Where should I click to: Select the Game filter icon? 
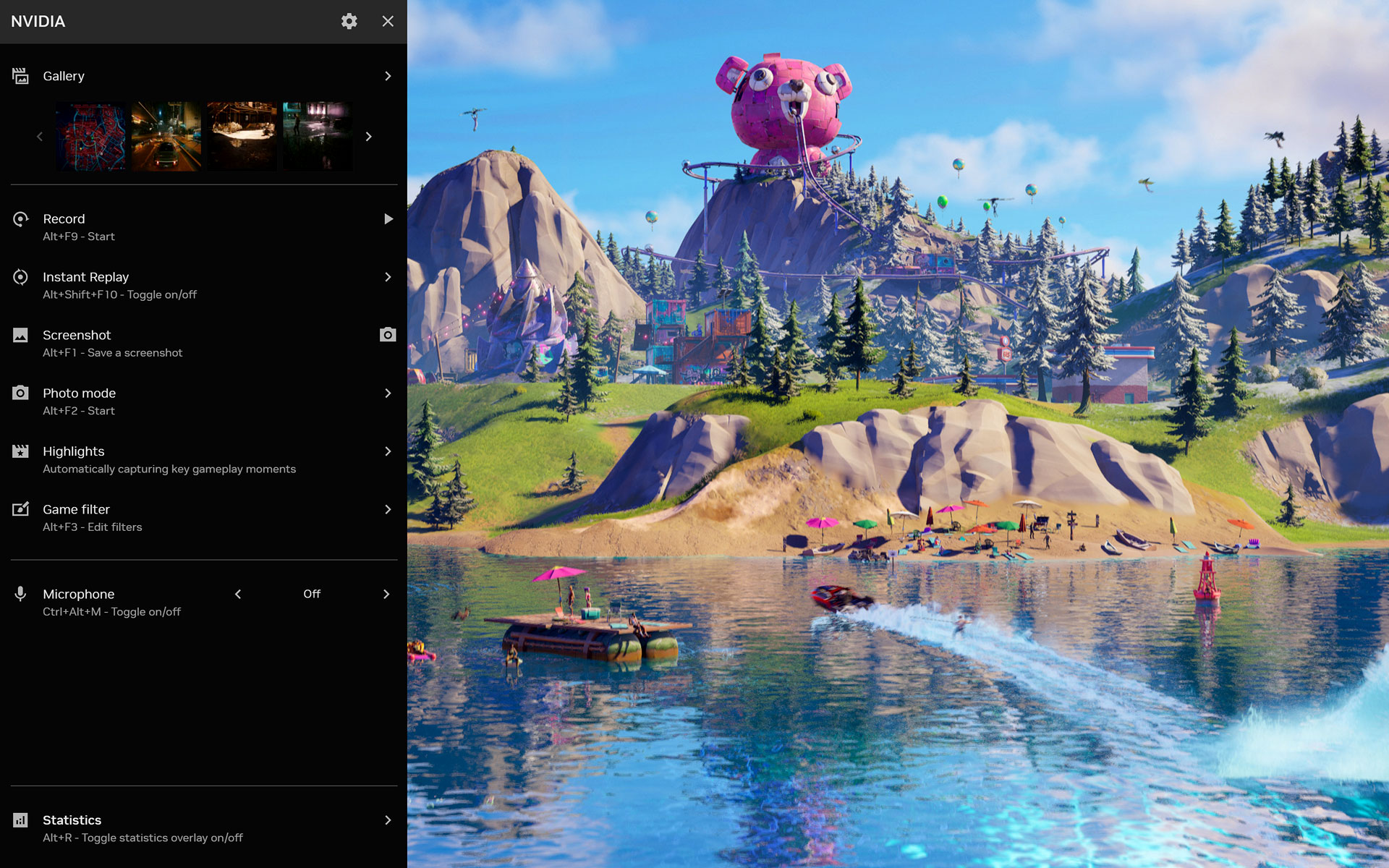pos(20,509)
